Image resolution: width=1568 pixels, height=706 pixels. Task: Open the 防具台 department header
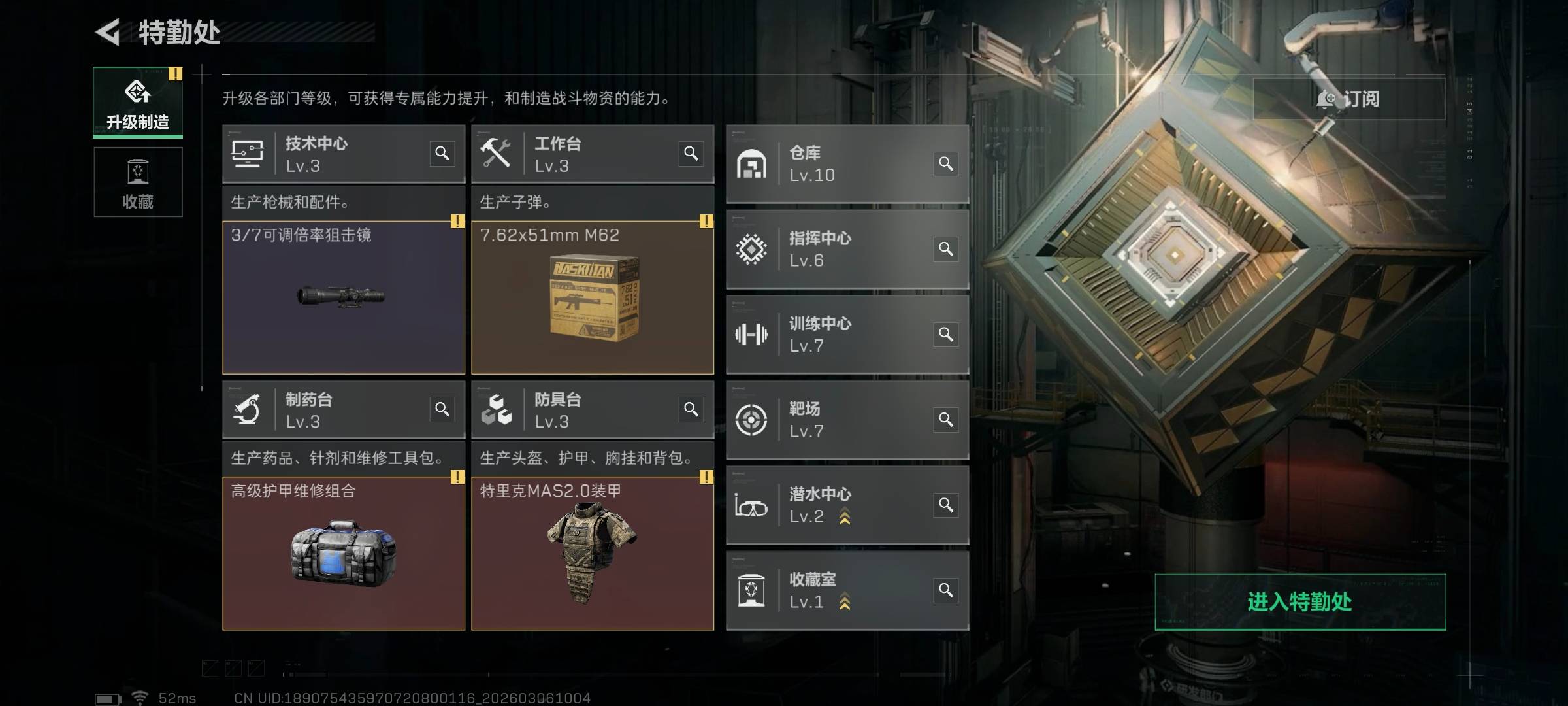click(x=575, y=410)
